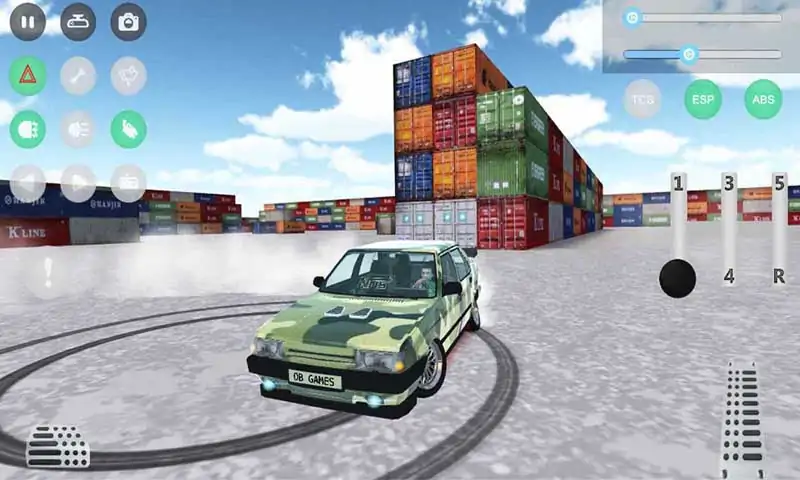
Task: Enable TCS traction control
Action: (x=642, y=99)
